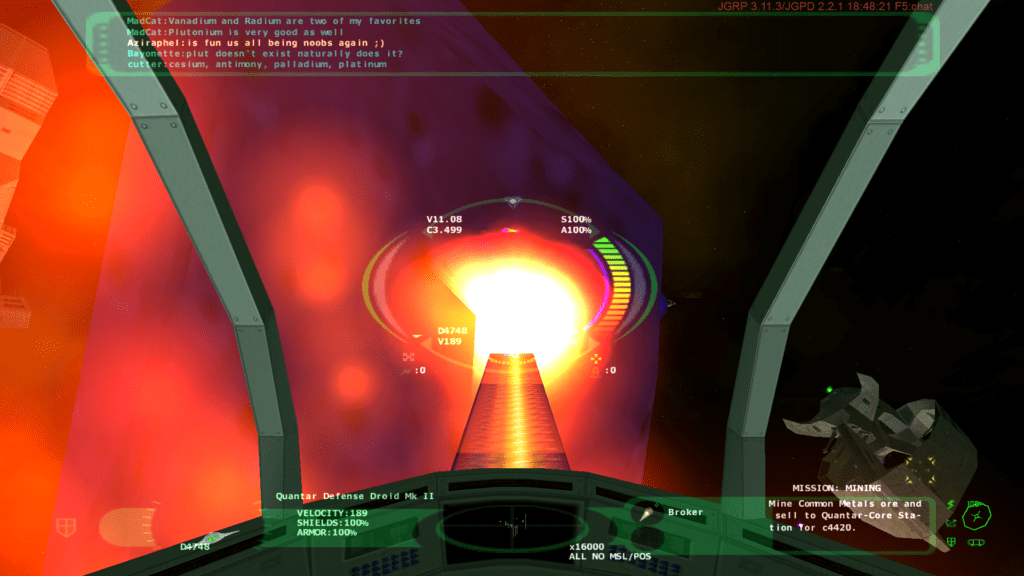Click the small green shield icon
Image resolution: width=1024 pixels, height=576 pixels.
click(x=951, y=543)
